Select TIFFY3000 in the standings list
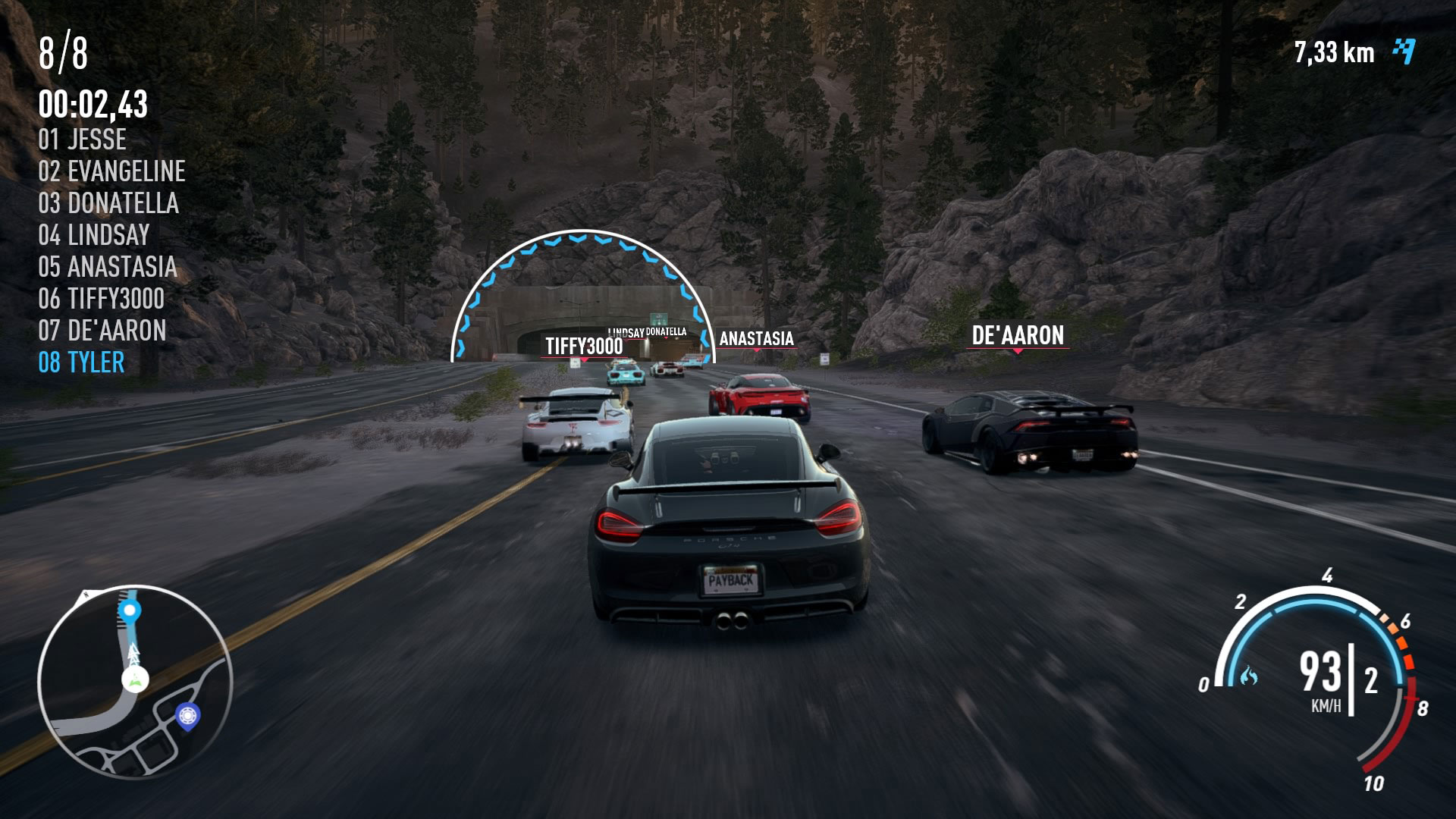Image resolution: width=1456 pixels, height=819 pixels. [101, 299]
